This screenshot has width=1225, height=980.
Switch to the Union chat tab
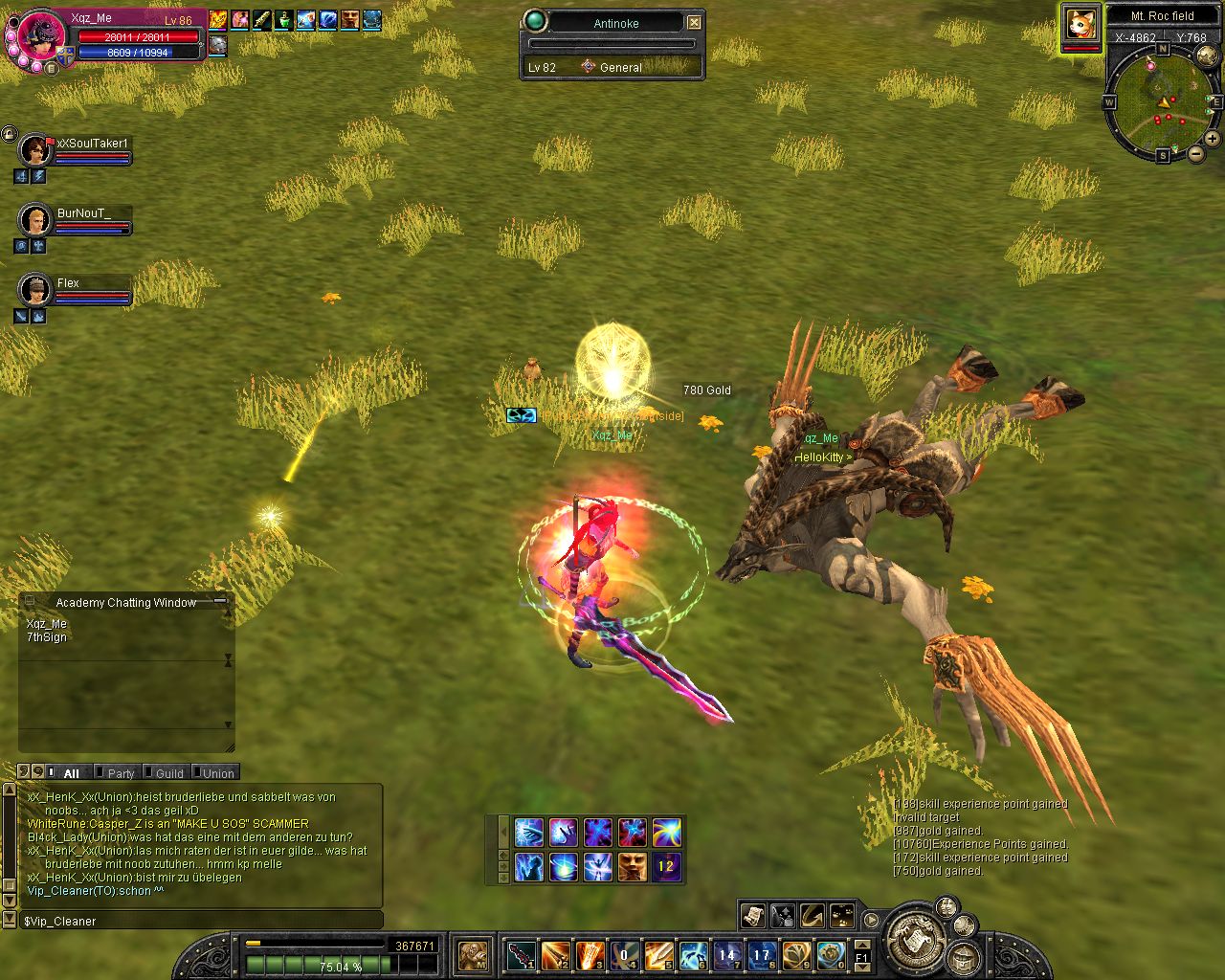218,773
